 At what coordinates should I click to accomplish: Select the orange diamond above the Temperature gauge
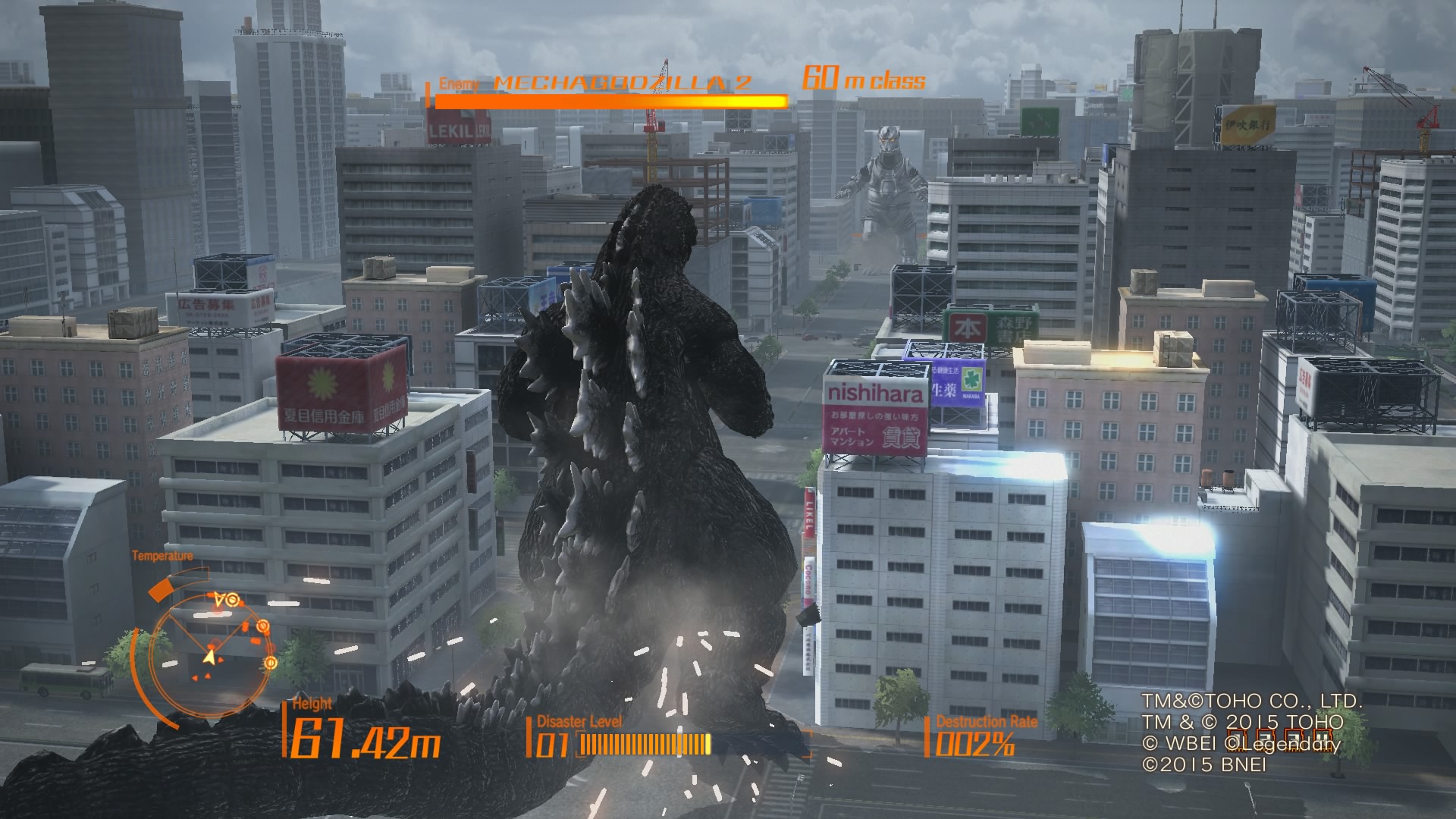[161, 589]
